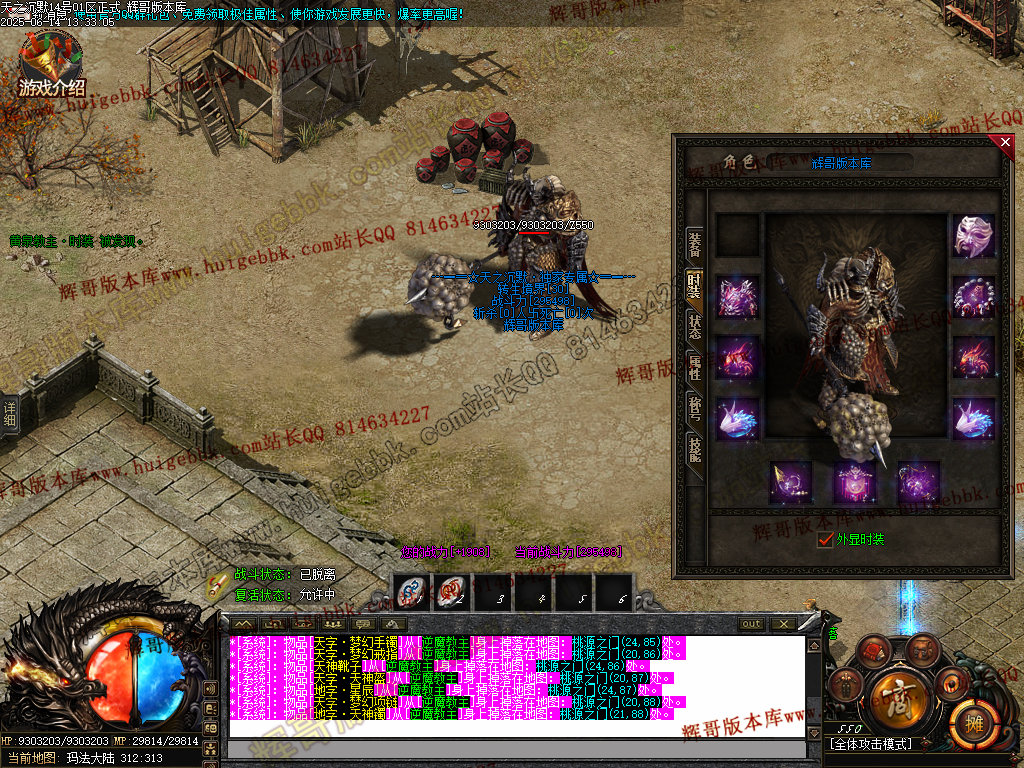Close the character panel
The height and width of the screenshot is (768, 1024).
1006,143
